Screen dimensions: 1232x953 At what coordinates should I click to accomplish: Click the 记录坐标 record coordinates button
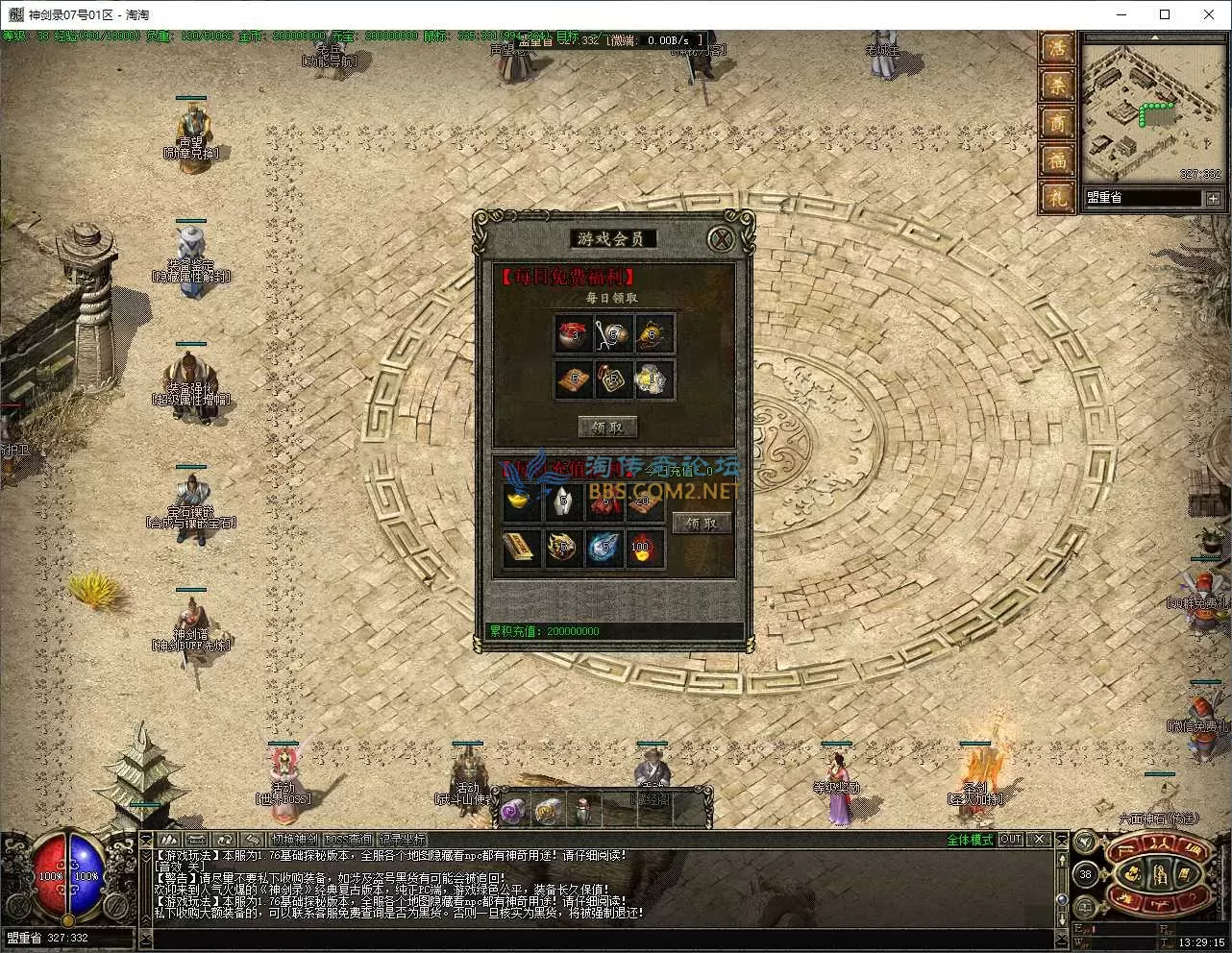401,840
